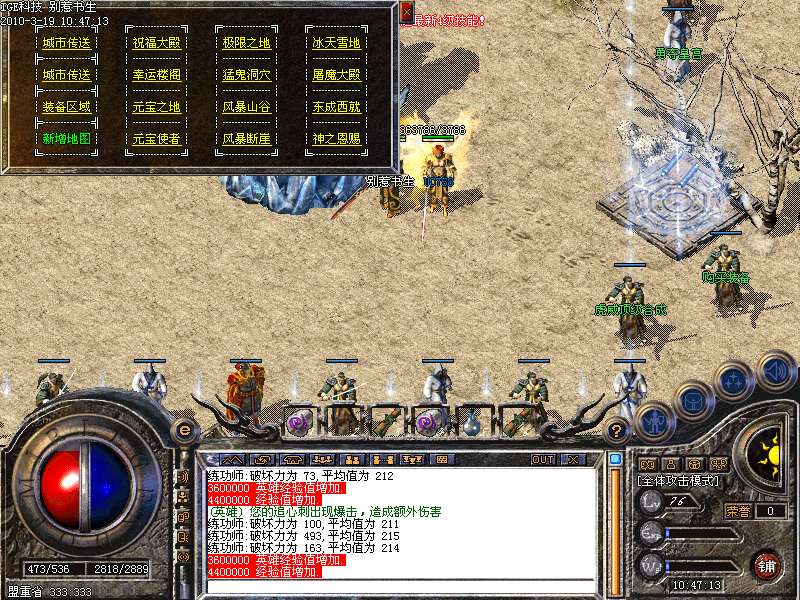The image size is (800, 600).
Task: Click the OUT button above the chat
Action: coord(543,459)
